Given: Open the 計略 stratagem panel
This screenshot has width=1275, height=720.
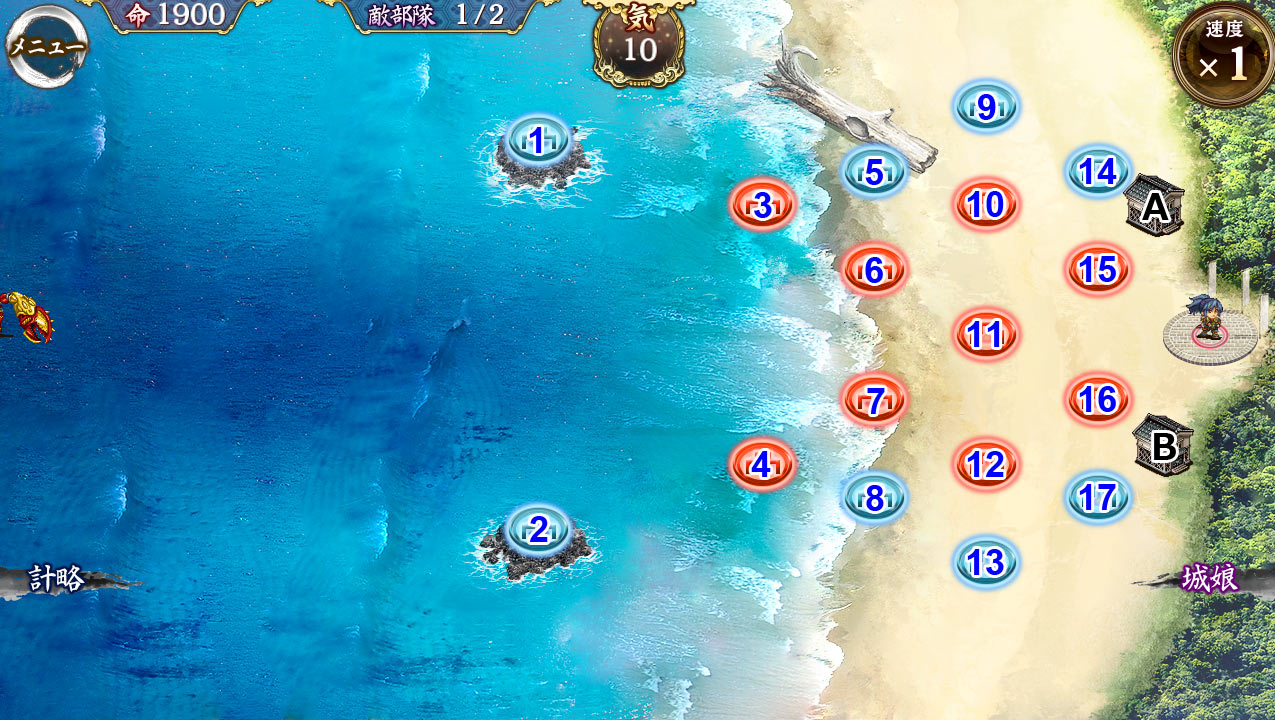Looking at the screenshot, I should 58,579.
